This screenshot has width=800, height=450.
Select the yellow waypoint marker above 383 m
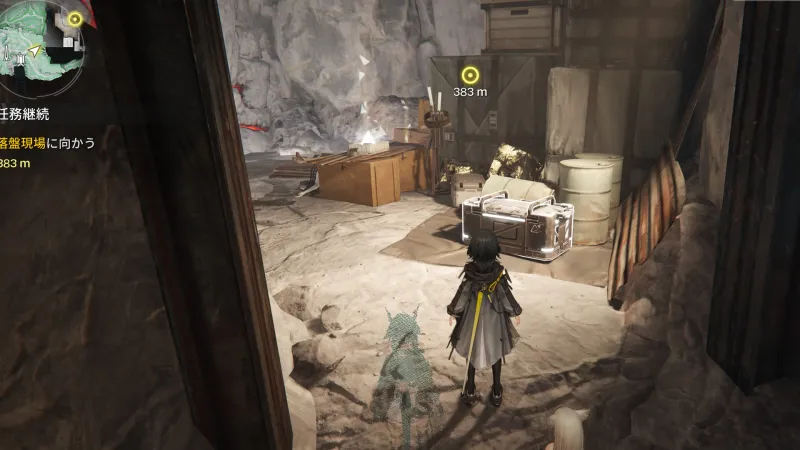pyautogui.click(x=470, y=73)
